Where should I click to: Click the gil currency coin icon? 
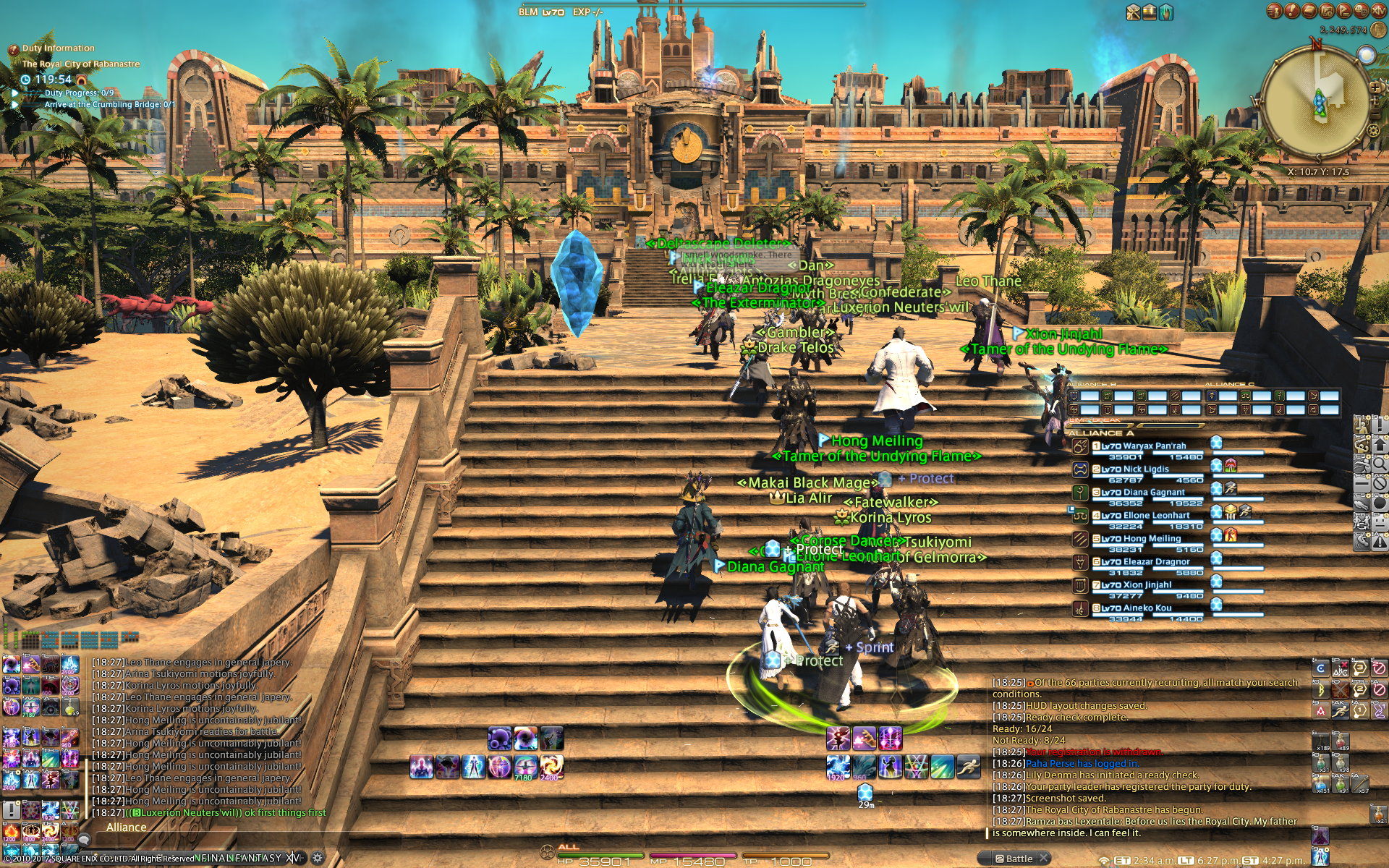click(1378, 30)
